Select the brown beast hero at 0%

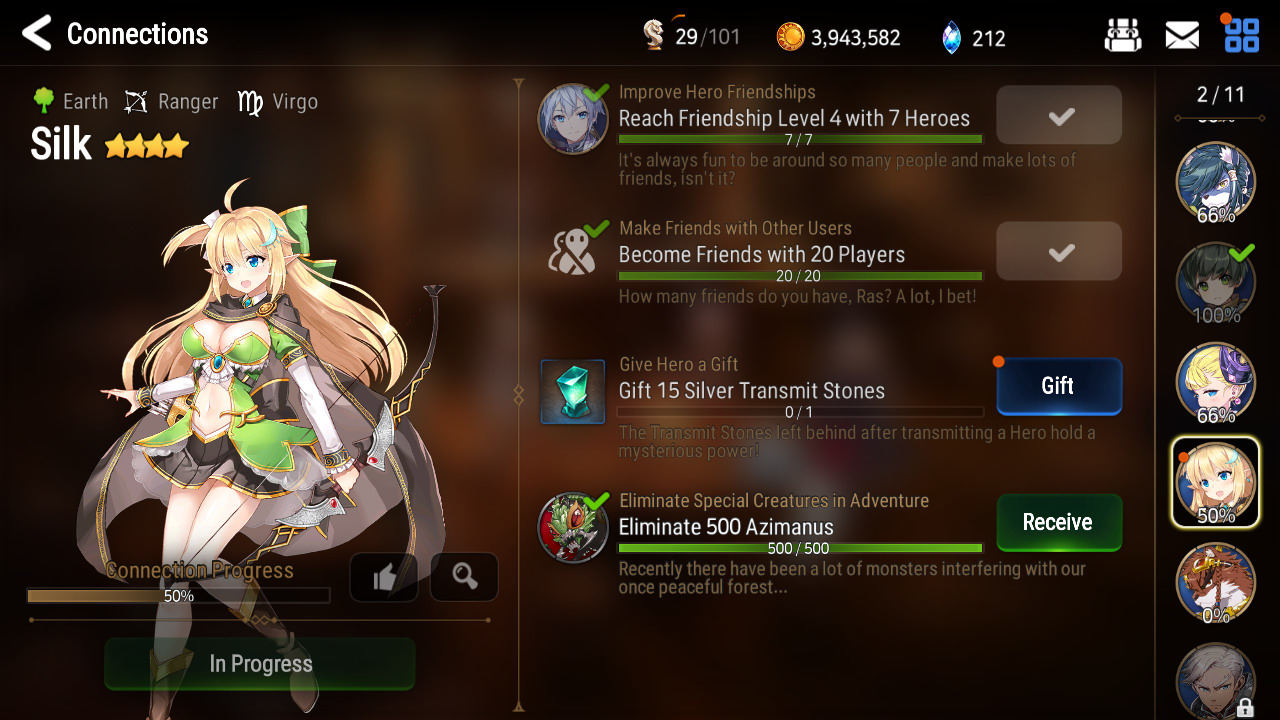pos(1215,582)
